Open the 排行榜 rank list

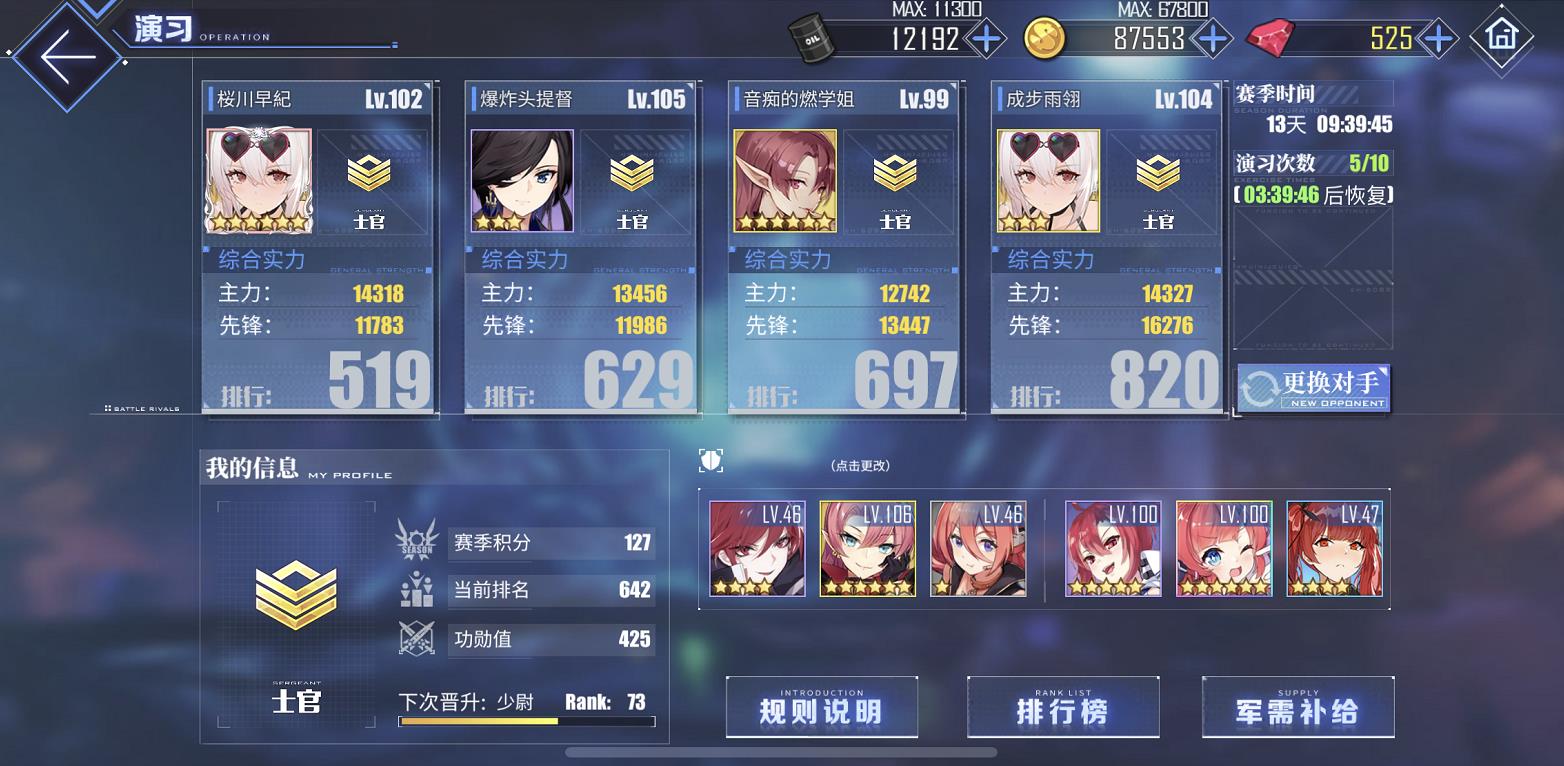click(x=1062, y=708)
